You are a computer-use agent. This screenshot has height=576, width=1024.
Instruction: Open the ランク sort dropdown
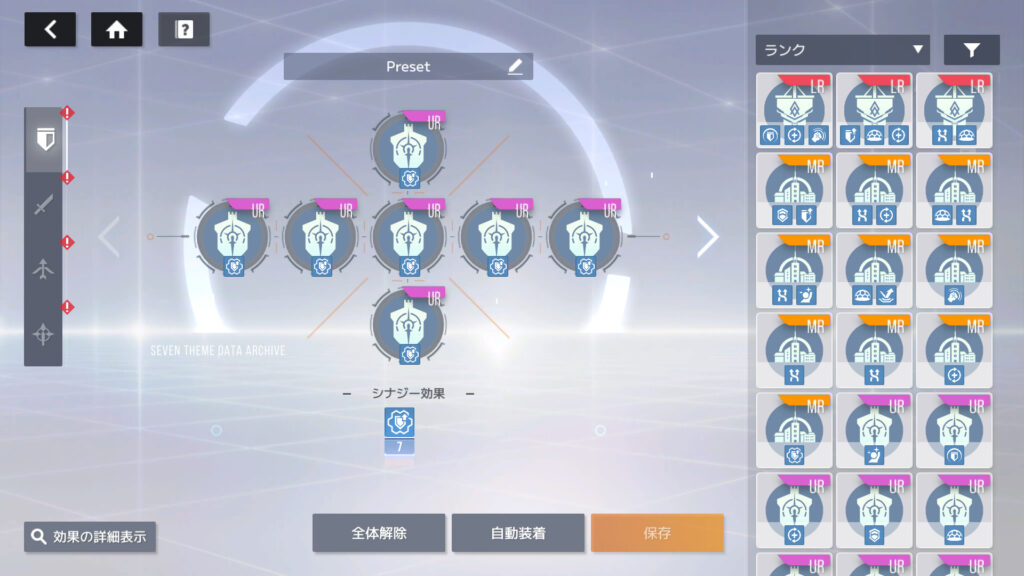point(842,50)
